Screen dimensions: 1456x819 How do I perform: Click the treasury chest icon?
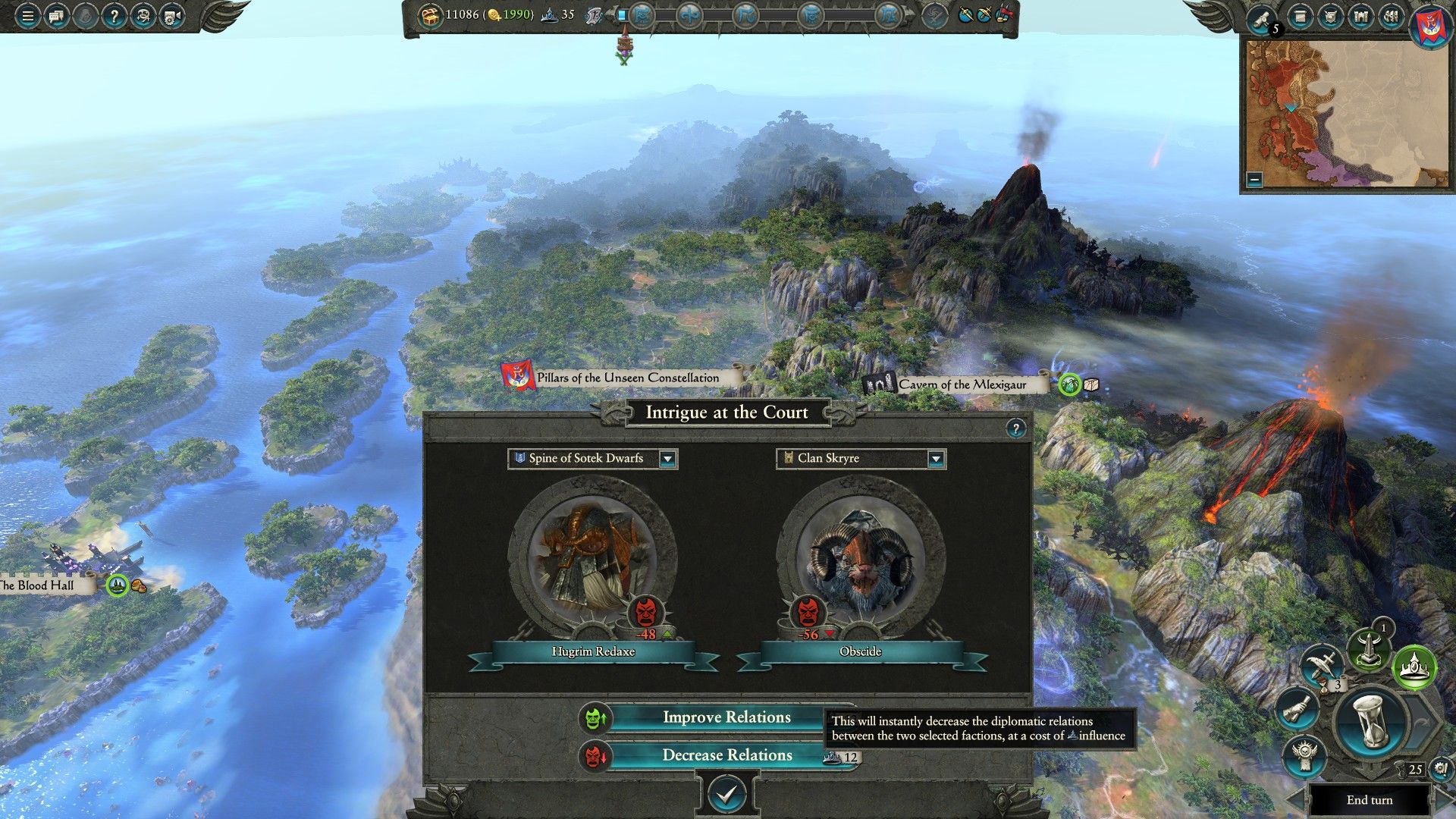point(431,15)
